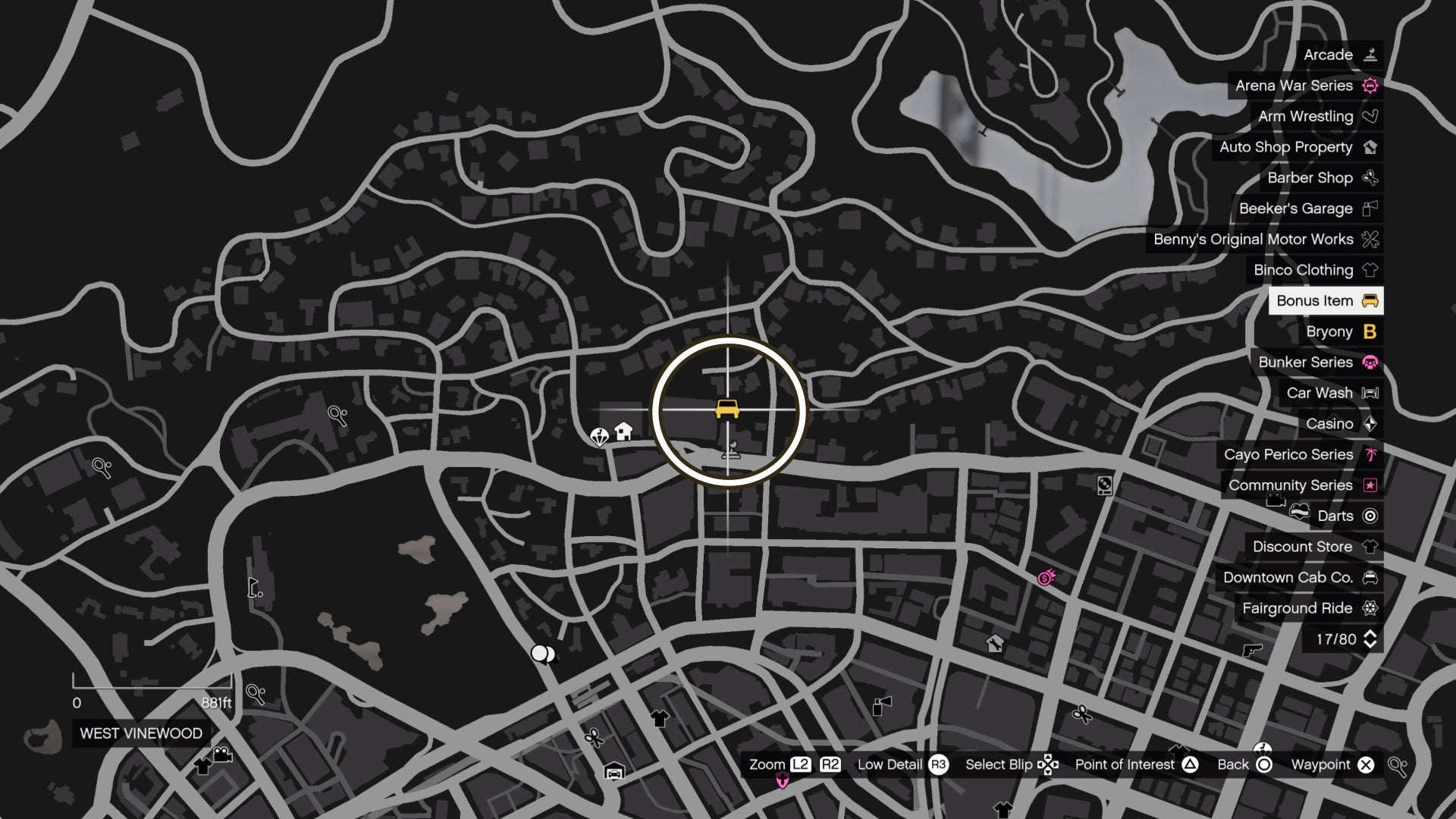Toggle Low Detail map mode
Screen dimensions: 1456x819
(x=891, y=764)
